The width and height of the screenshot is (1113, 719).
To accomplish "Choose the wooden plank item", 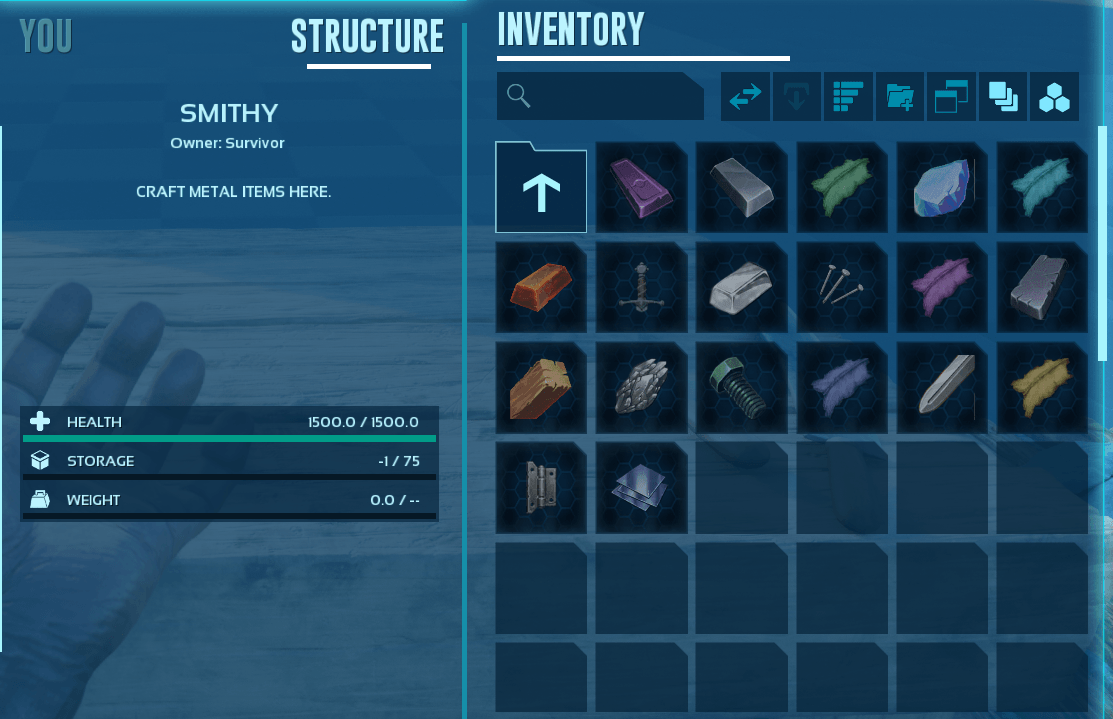I will click(x=541, y=388).
